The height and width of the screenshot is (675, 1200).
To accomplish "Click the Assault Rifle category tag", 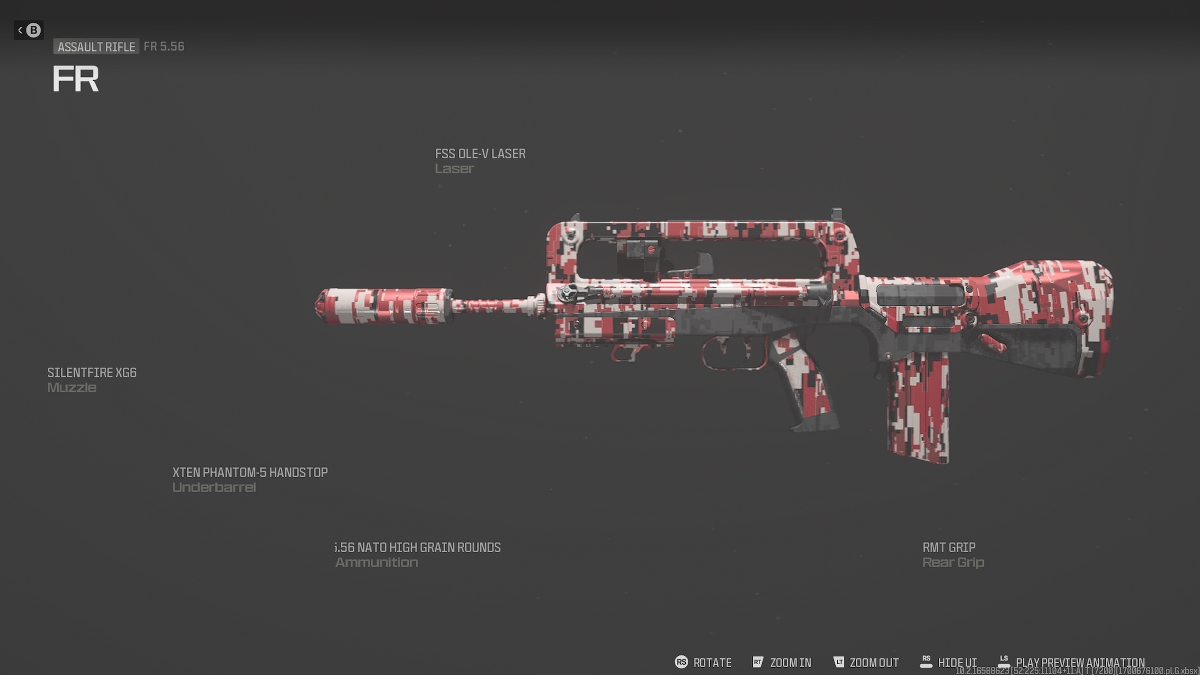I will (x=96, y=47).
